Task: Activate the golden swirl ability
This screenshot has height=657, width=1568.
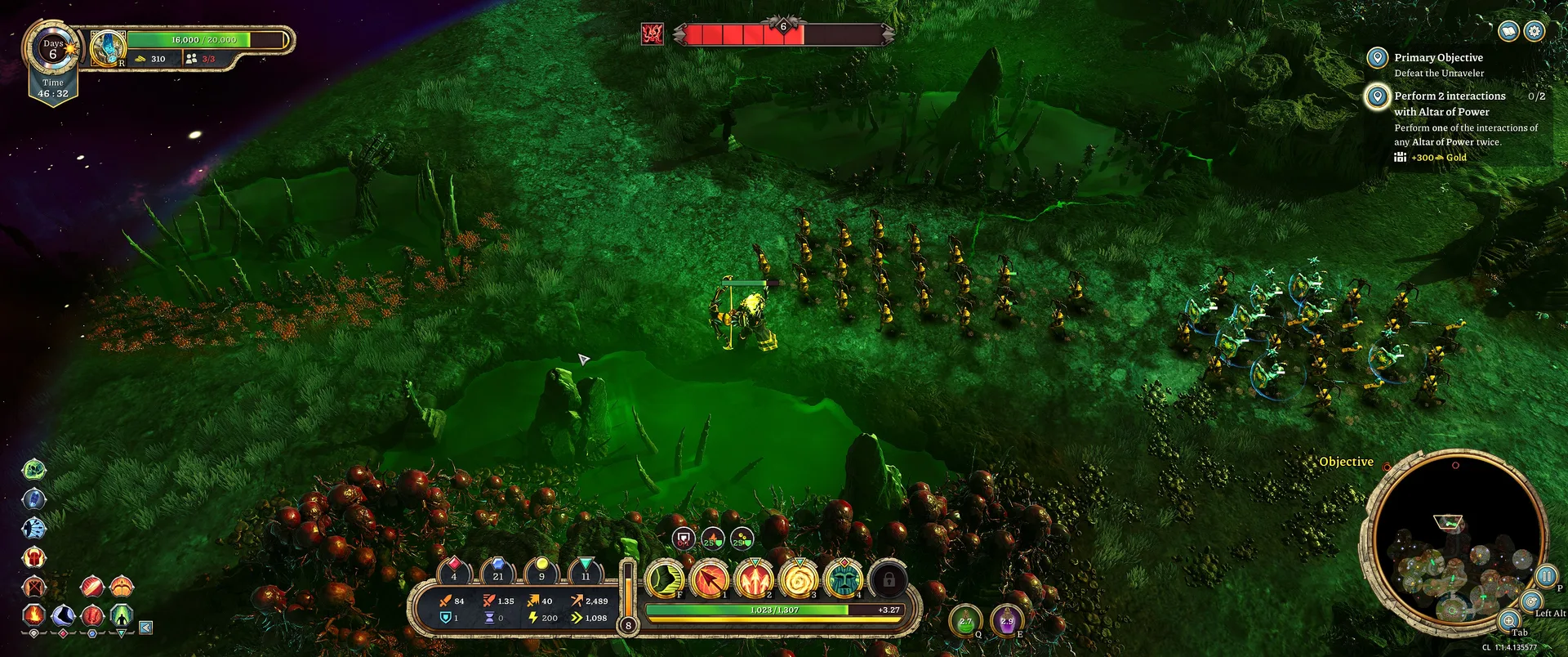Action: point(799,579)
